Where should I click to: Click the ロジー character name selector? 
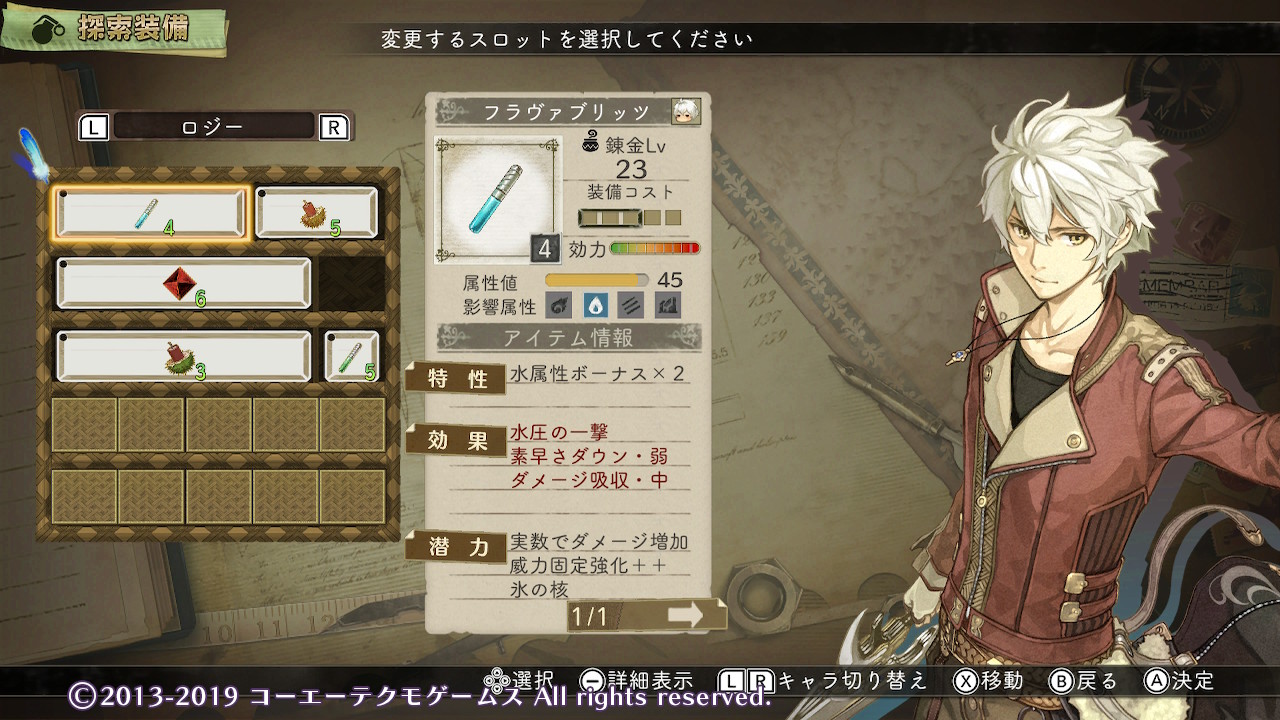214,127
